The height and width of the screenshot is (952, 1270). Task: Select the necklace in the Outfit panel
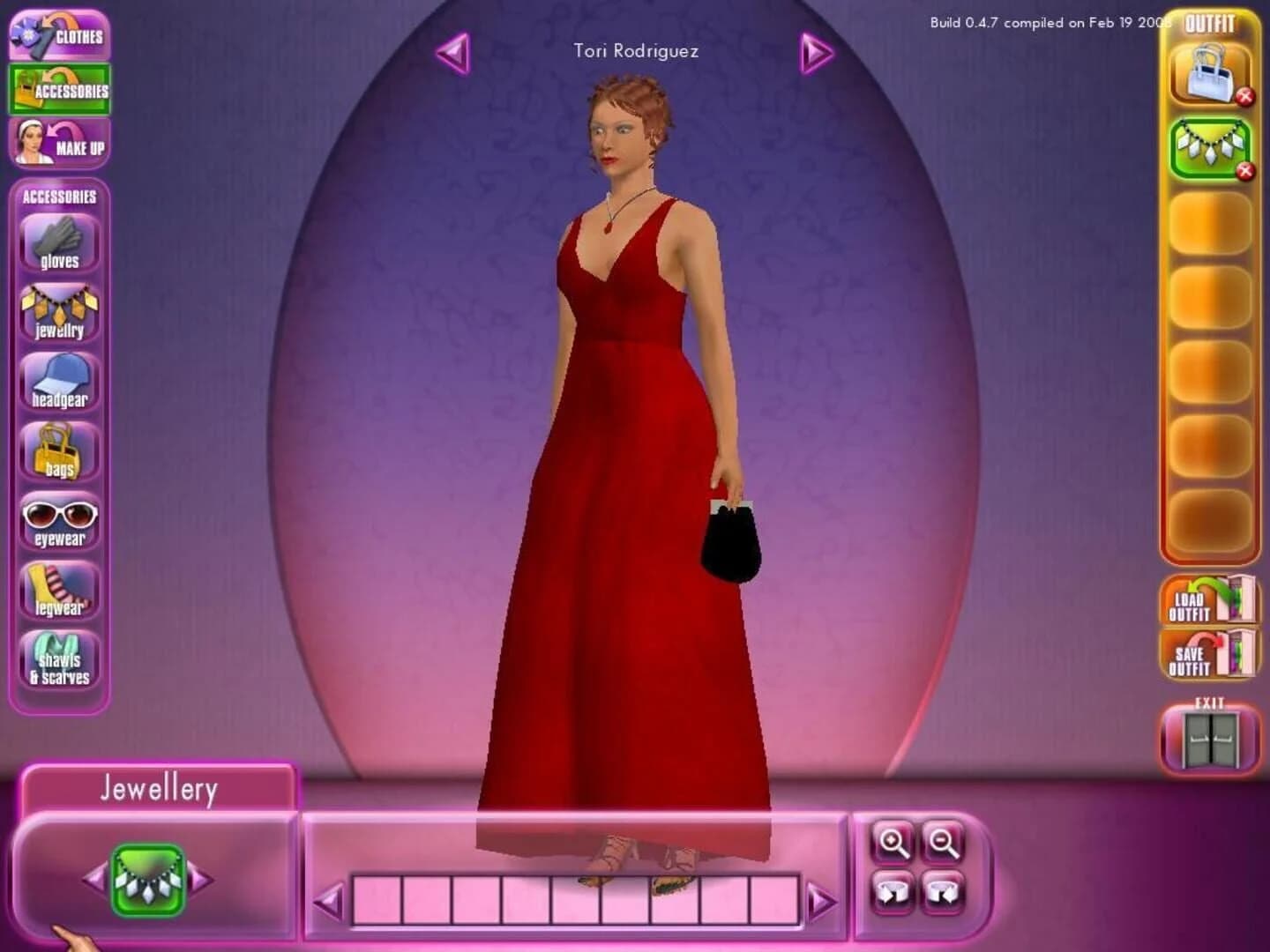pos(1210,150)
